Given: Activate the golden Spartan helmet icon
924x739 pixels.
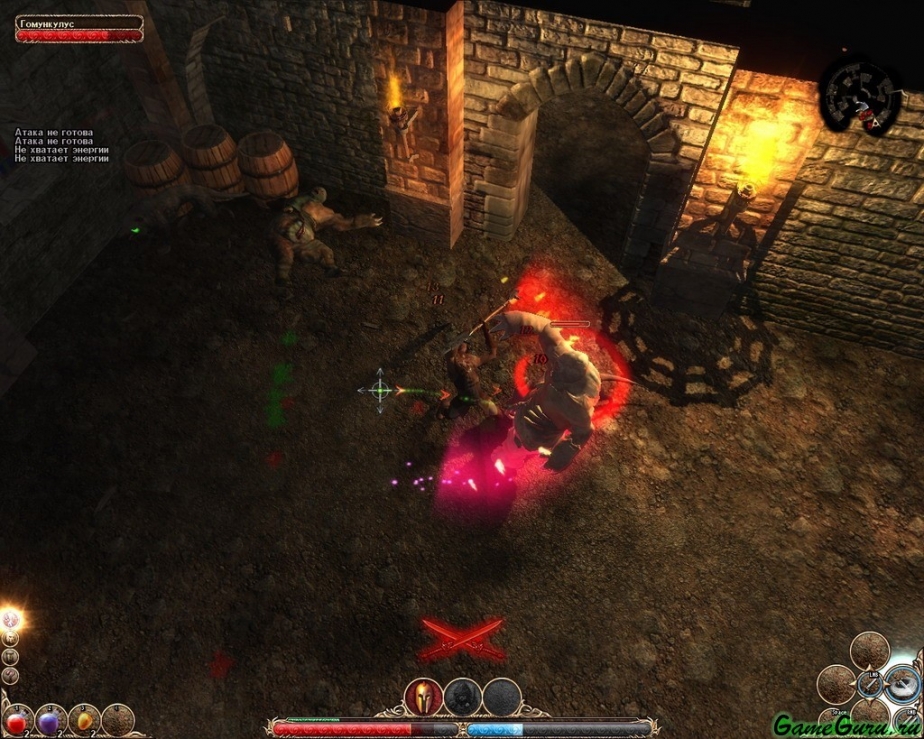Looking at the screenshot, I should click(422, 697).
